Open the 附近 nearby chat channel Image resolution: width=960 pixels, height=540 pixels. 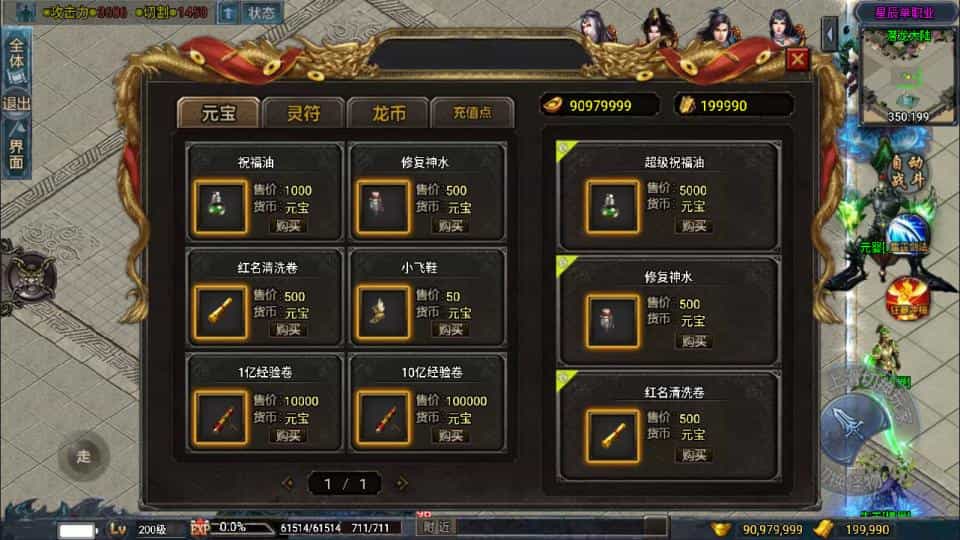[437, 527]
